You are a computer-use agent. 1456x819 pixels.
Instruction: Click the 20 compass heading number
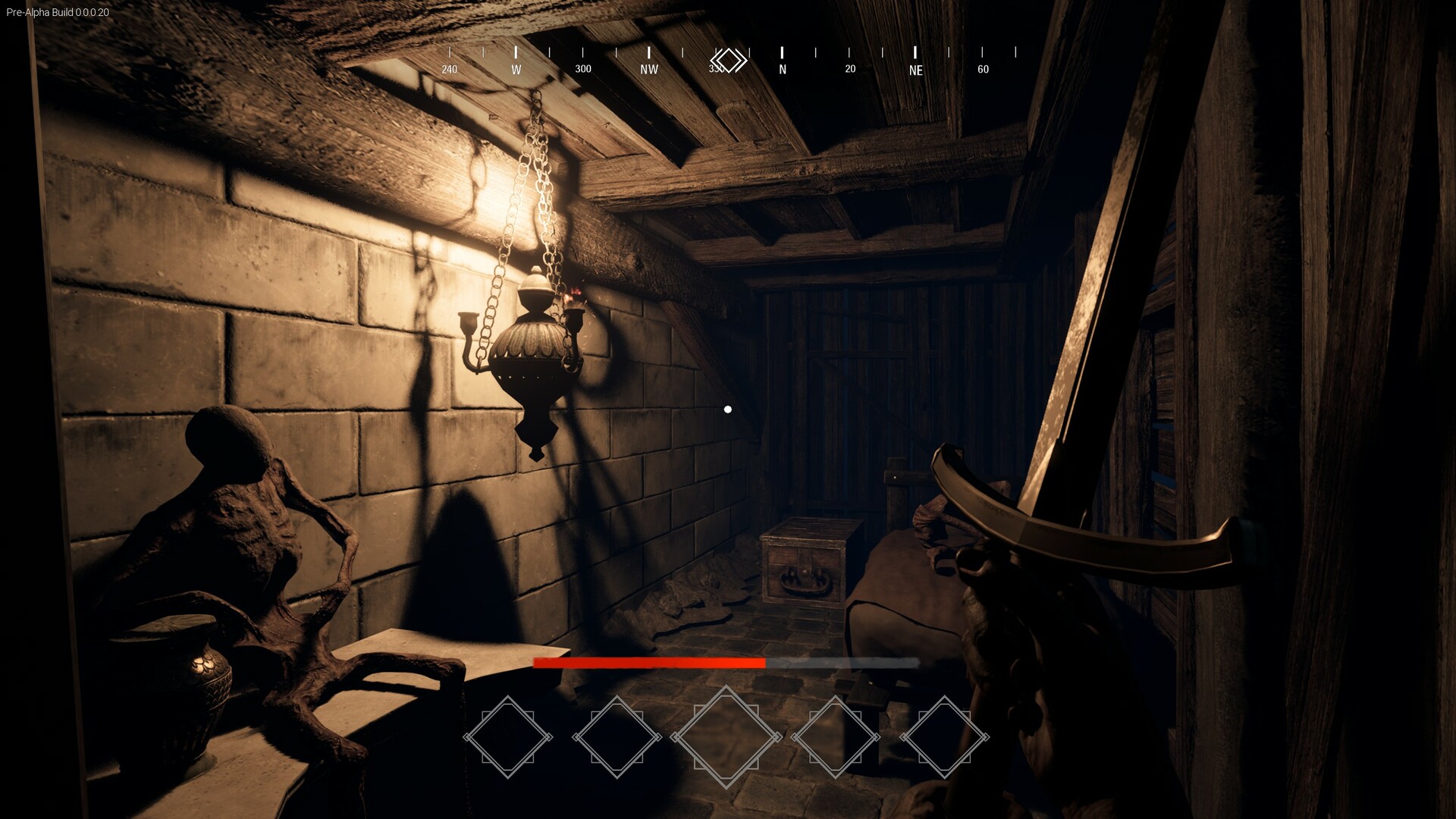coord(849,68)
